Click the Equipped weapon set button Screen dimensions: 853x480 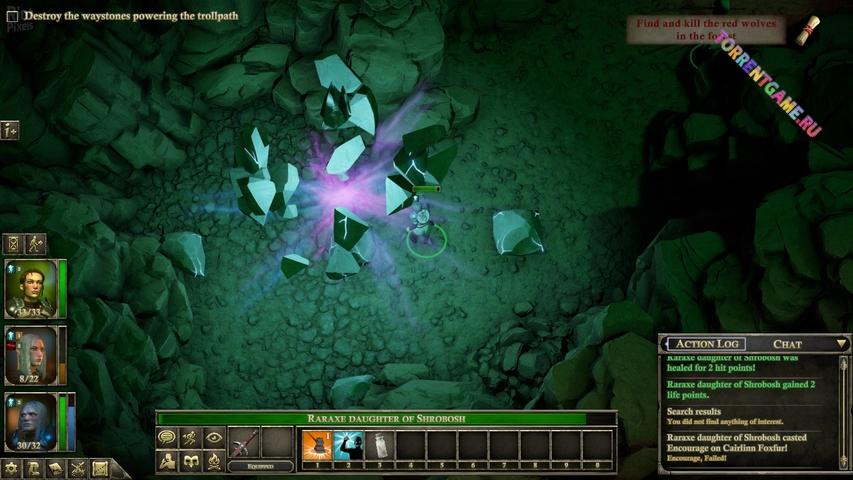260,466
